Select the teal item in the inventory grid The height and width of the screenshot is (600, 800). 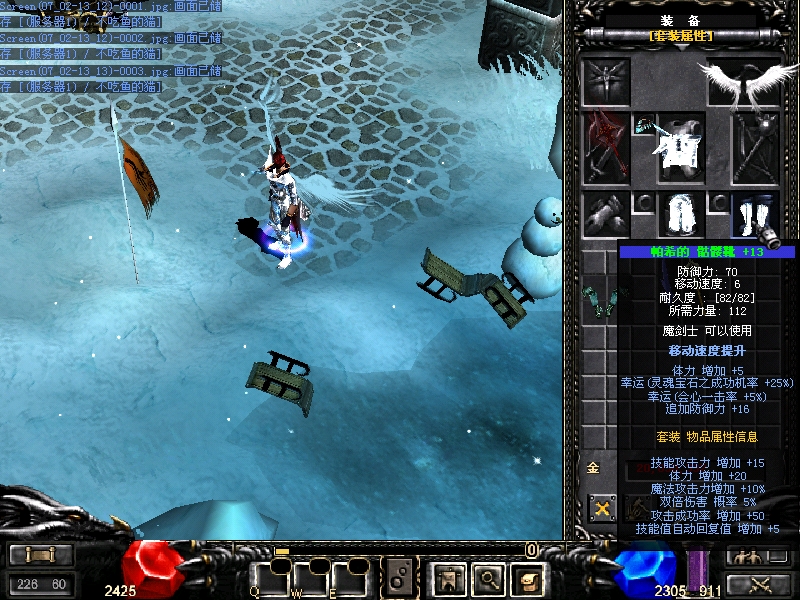[602, 300]
